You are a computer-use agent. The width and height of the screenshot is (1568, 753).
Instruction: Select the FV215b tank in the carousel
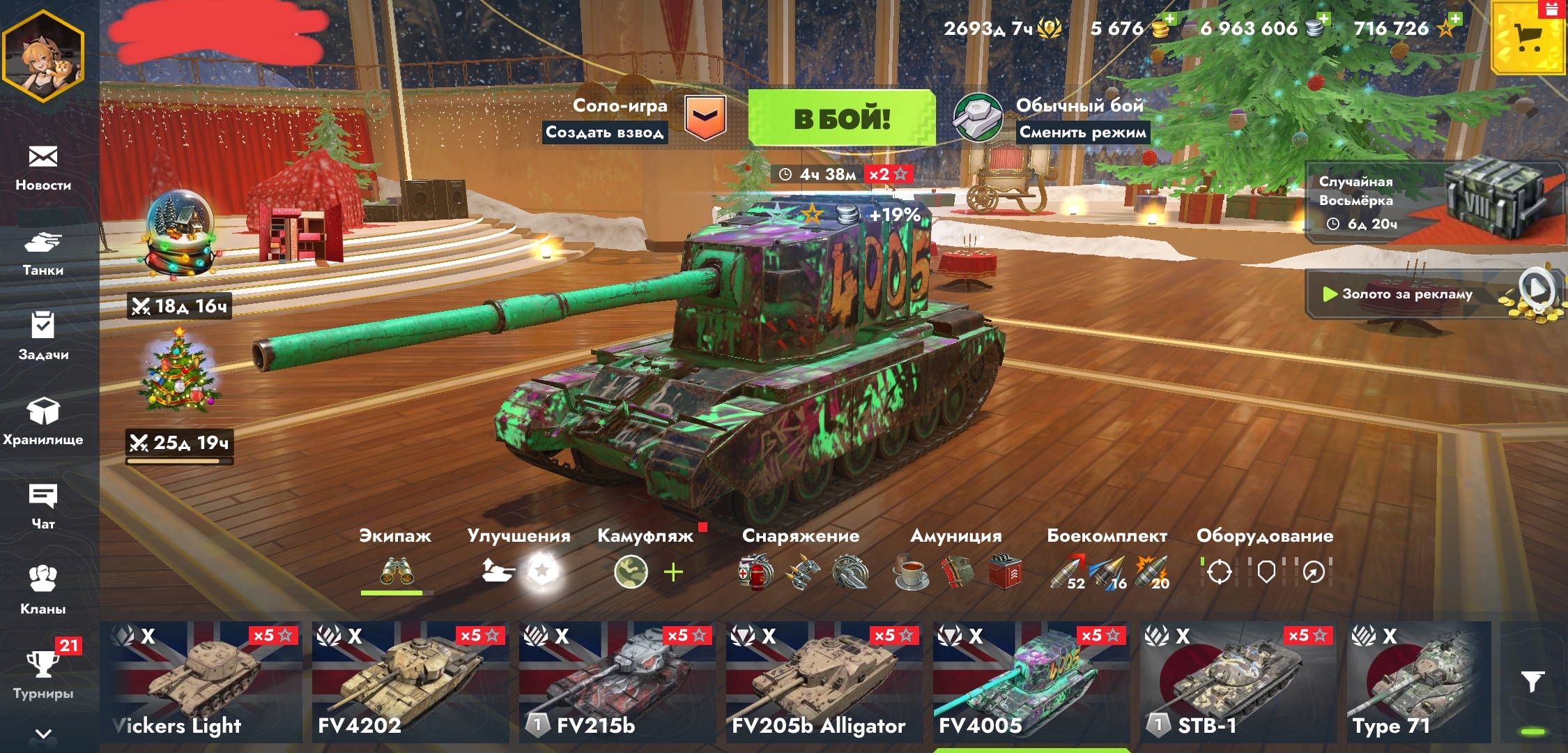617,682
